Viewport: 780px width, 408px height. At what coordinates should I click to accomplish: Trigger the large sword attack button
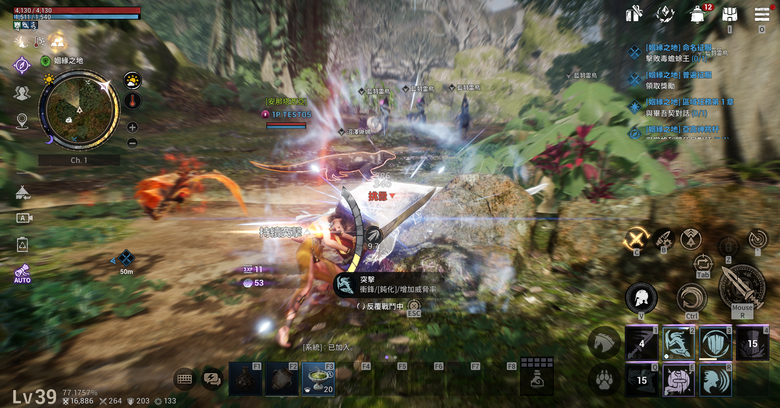(741, 287)
